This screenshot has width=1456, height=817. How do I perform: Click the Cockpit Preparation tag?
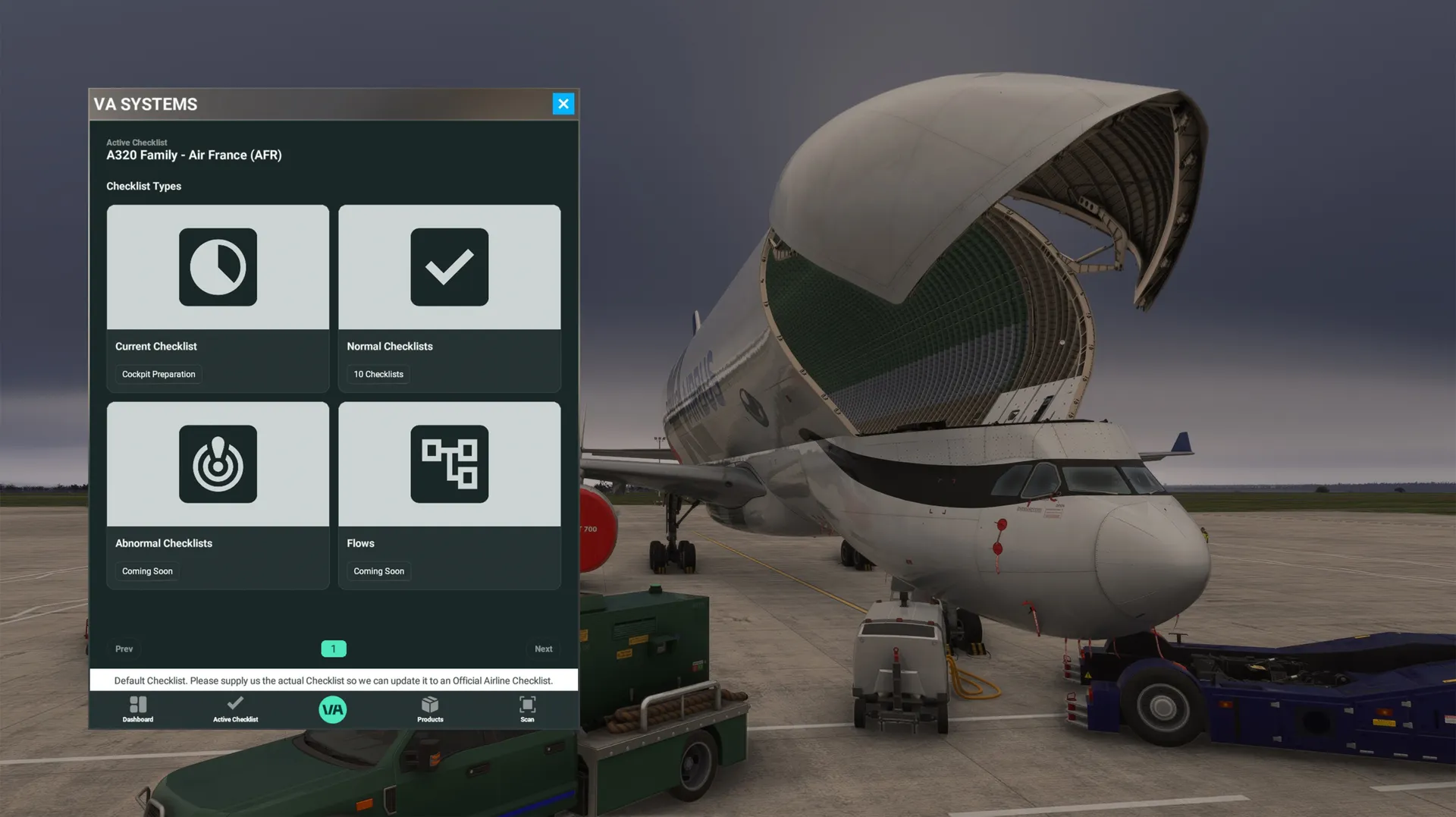[158, 375]
